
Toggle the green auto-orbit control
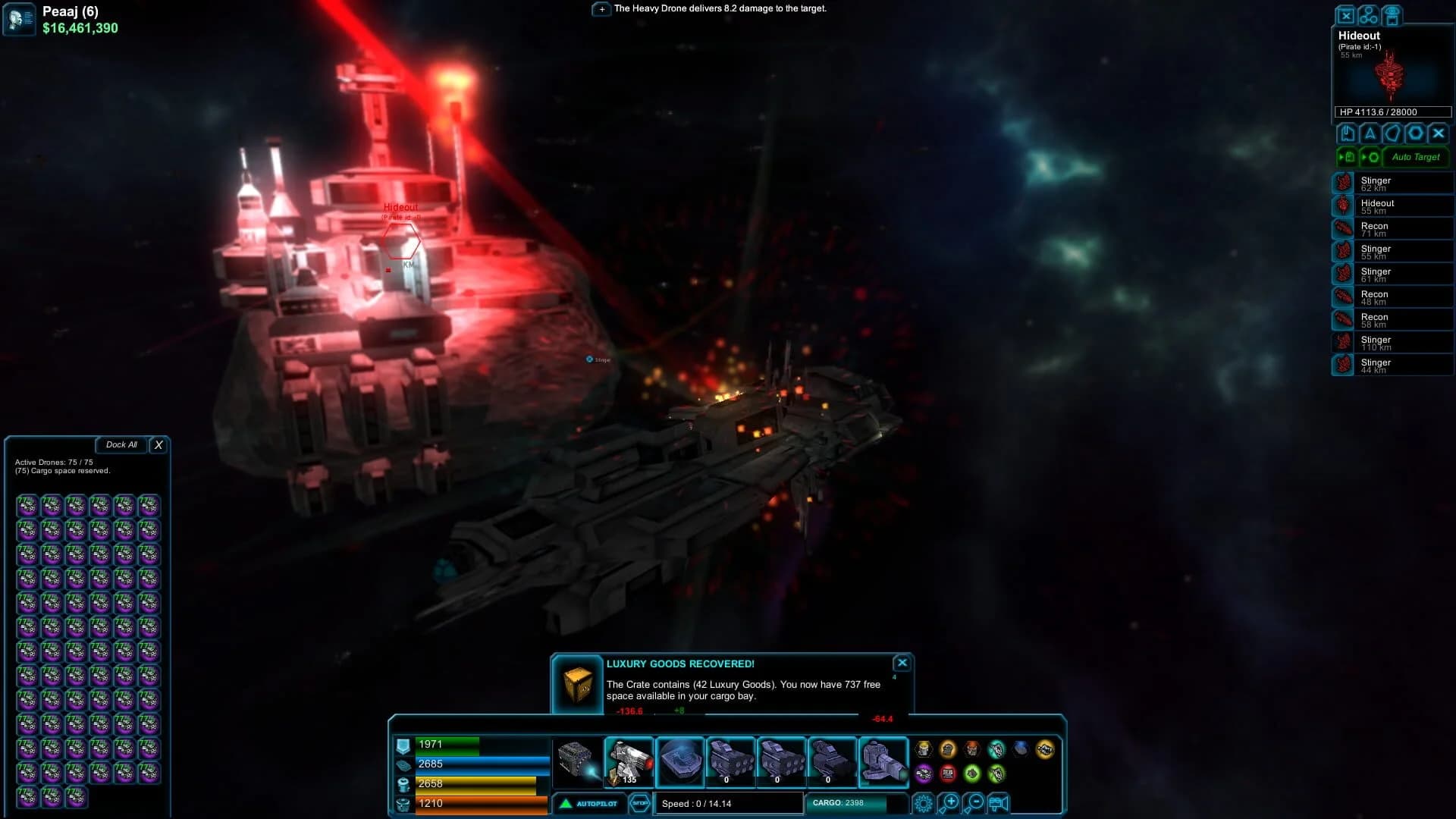(x=1371, y=157)
